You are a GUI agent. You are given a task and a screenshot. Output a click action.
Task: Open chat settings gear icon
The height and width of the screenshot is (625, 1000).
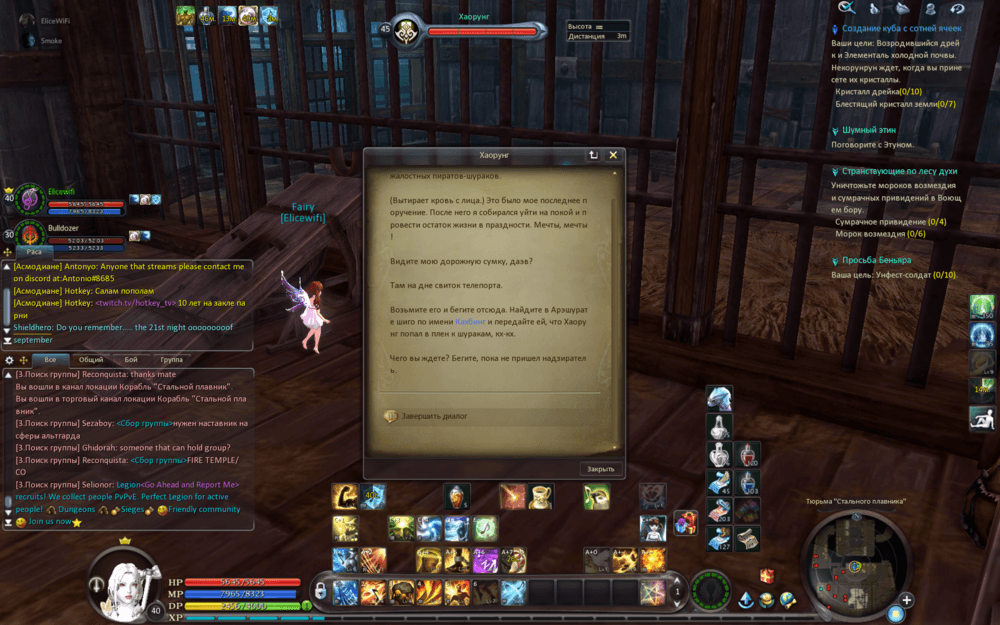pyautogui.click(x=10, y=360)
